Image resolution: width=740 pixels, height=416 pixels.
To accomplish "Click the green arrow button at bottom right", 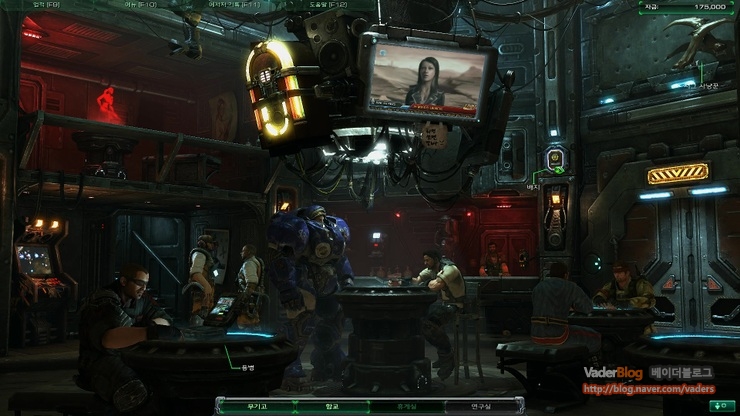I will 718,406.
